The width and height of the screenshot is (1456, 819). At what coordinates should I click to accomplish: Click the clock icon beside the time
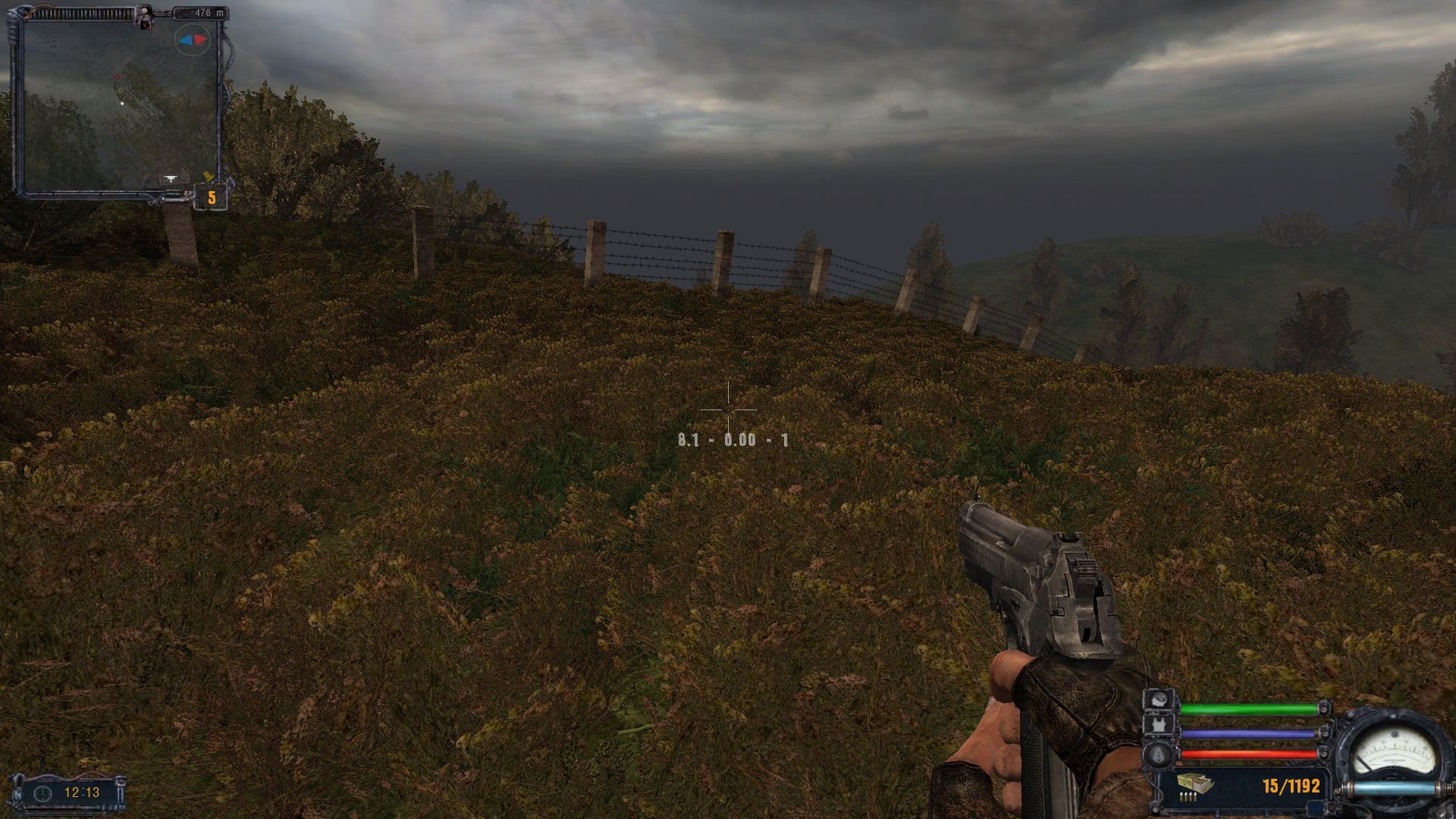[43, 792]
